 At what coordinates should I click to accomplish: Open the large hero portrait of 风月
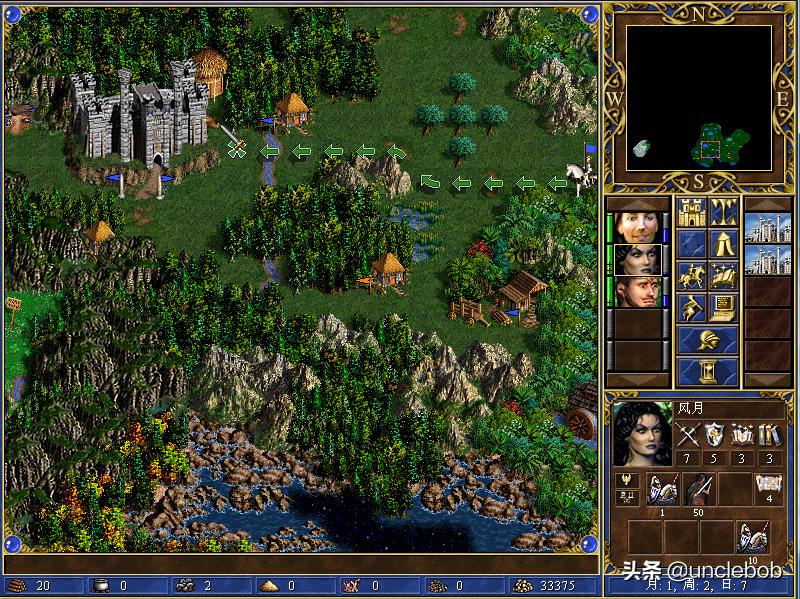[x=641, y=435]
